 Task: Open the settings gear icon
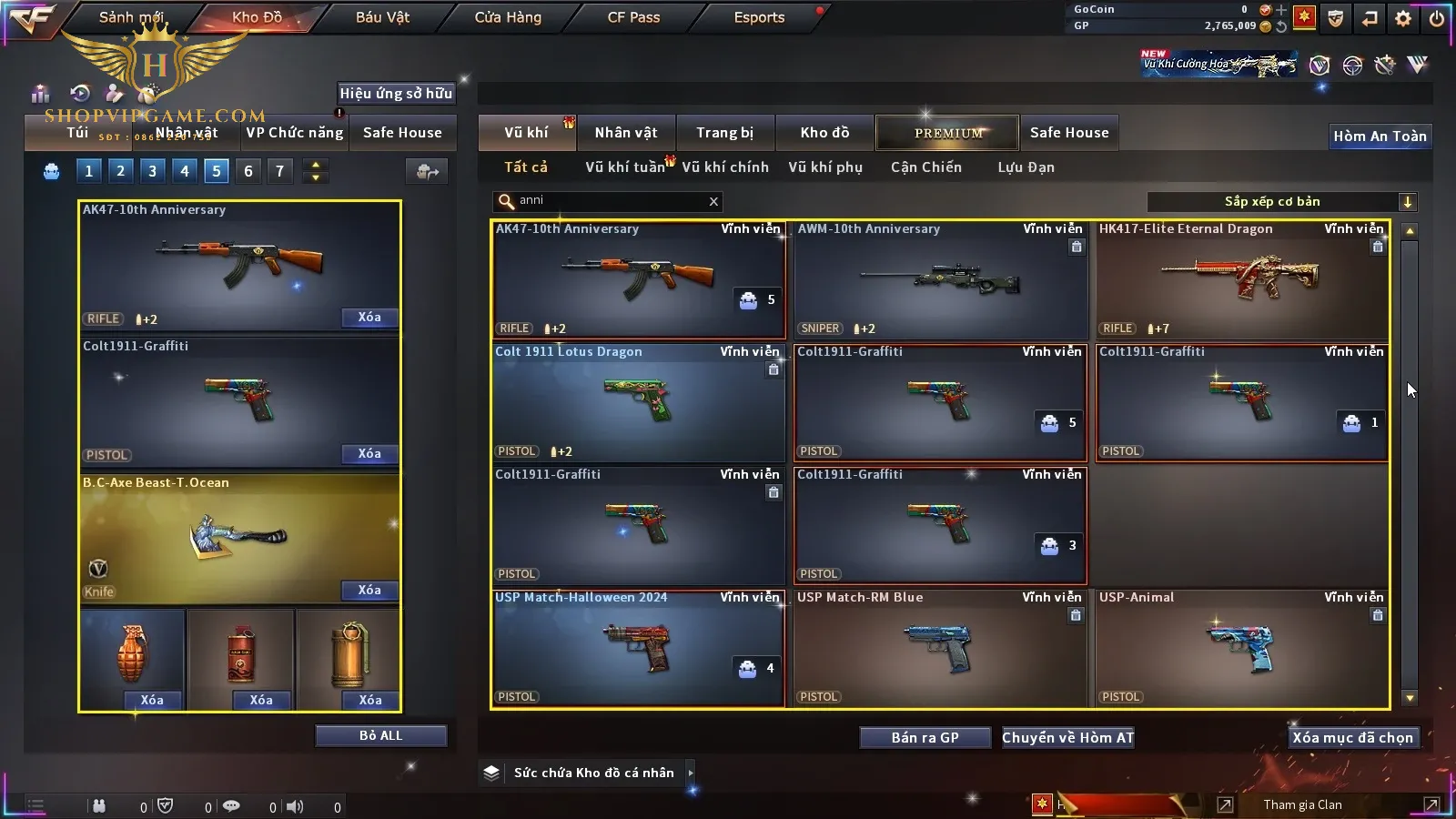[x=1403, y=18]
